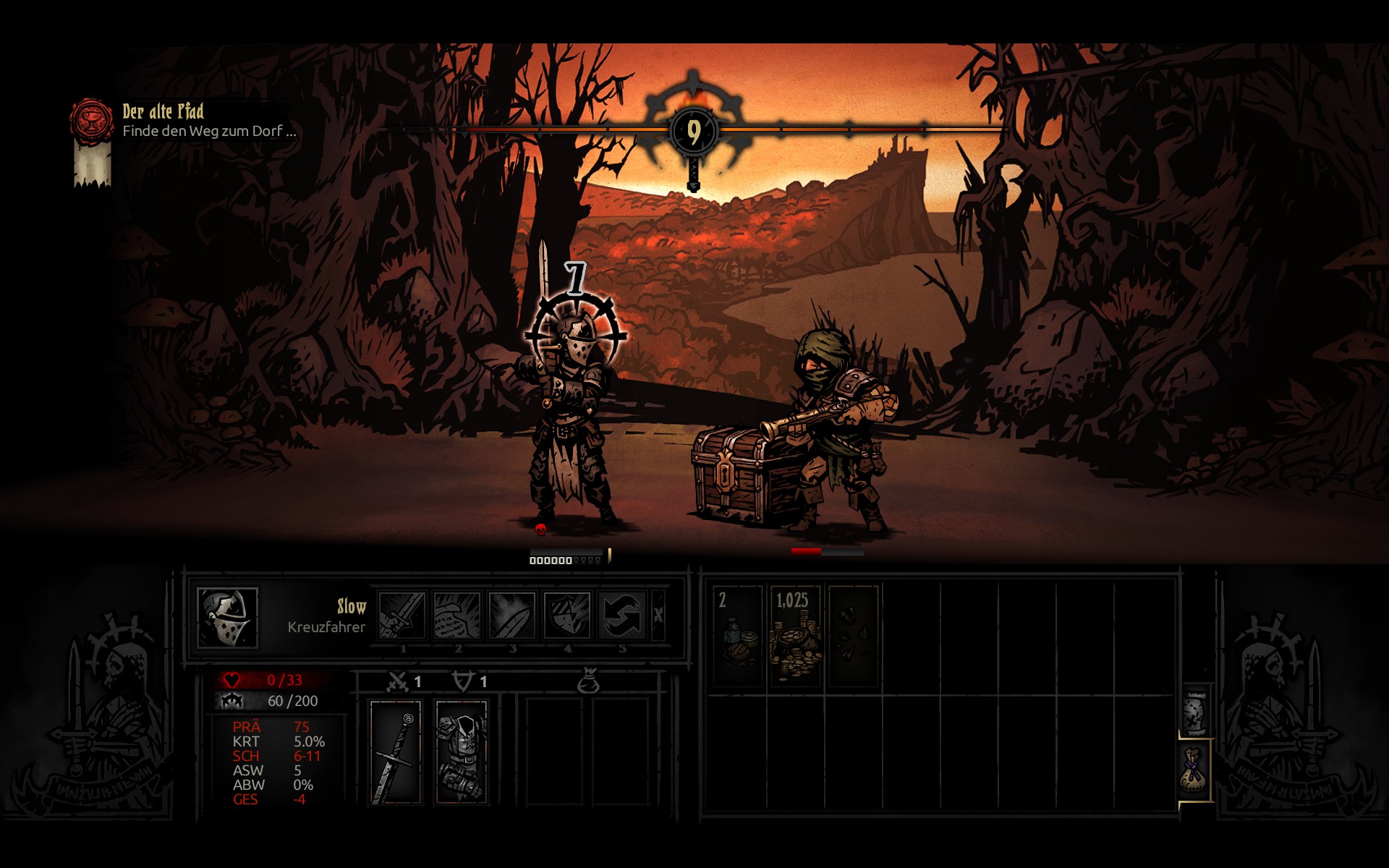Click the torch light meter showing 9
The height and width of the screenshot is (868, 1389).
[x=694, y=132]
